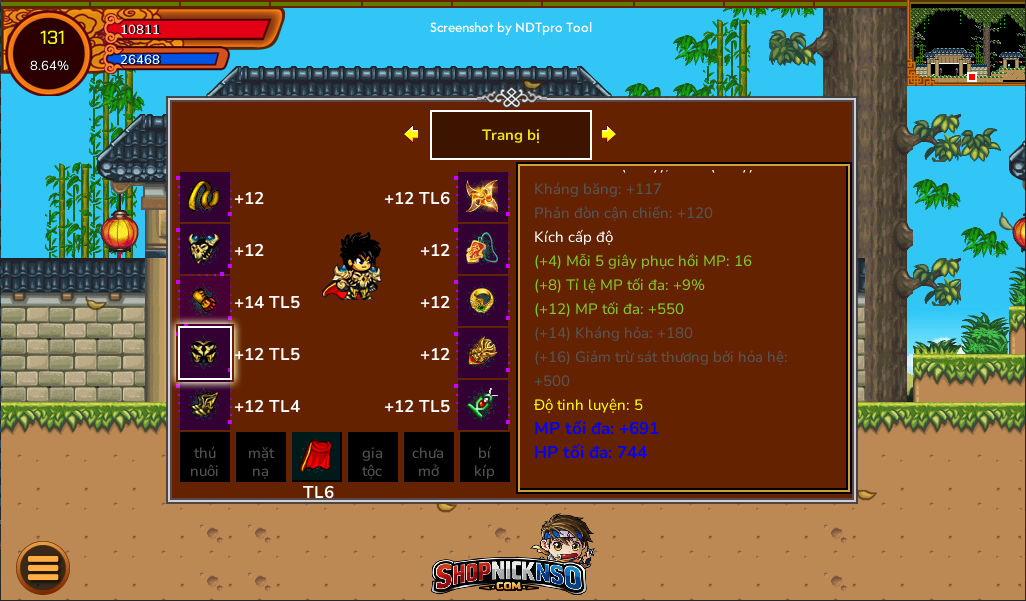Viewport: 1026px width, 601px height.
Task: Select the highlighted golden +12 TL5 slot
Action: pos(205,353)
